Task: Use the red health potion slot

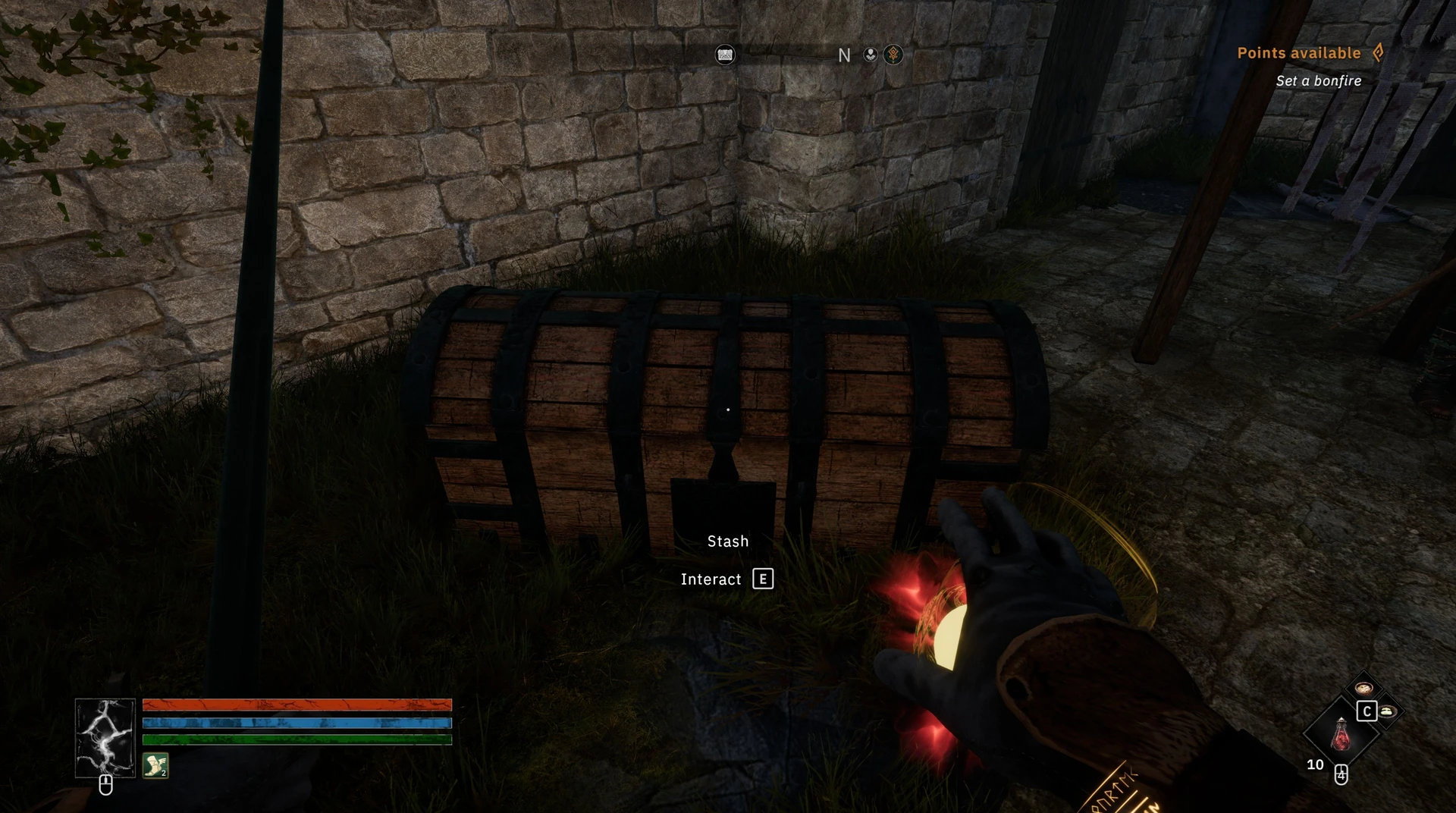Action: point(1341,733)
